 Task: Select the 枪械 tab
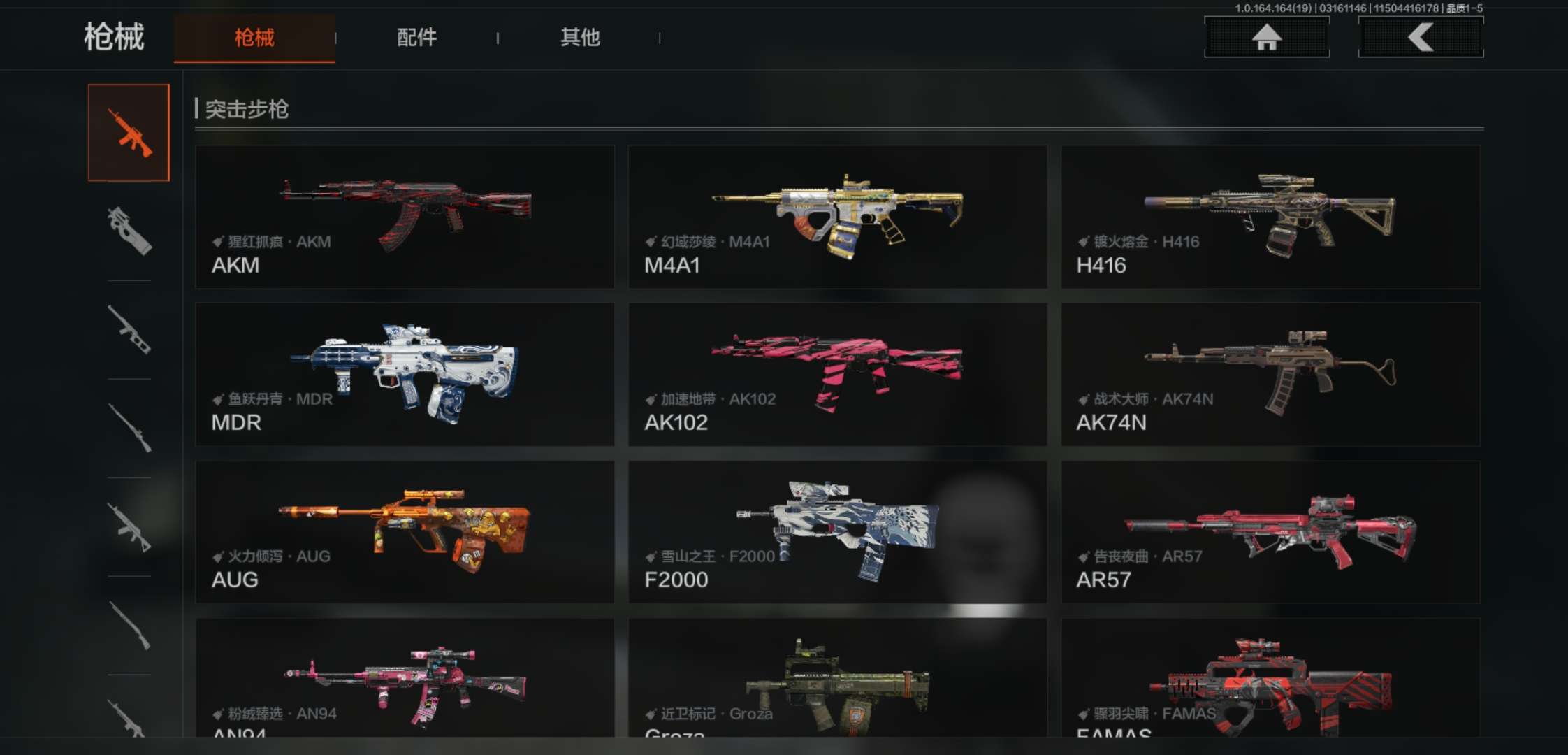[x=254, y=38]
